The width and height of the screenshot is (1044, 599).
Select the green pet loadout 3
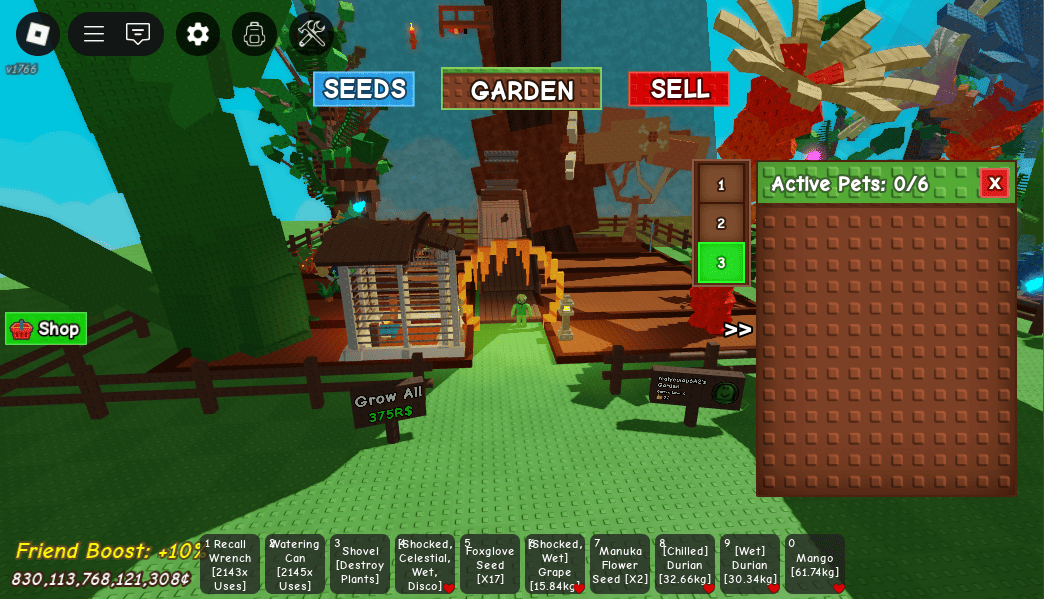(x=721, y=262)
